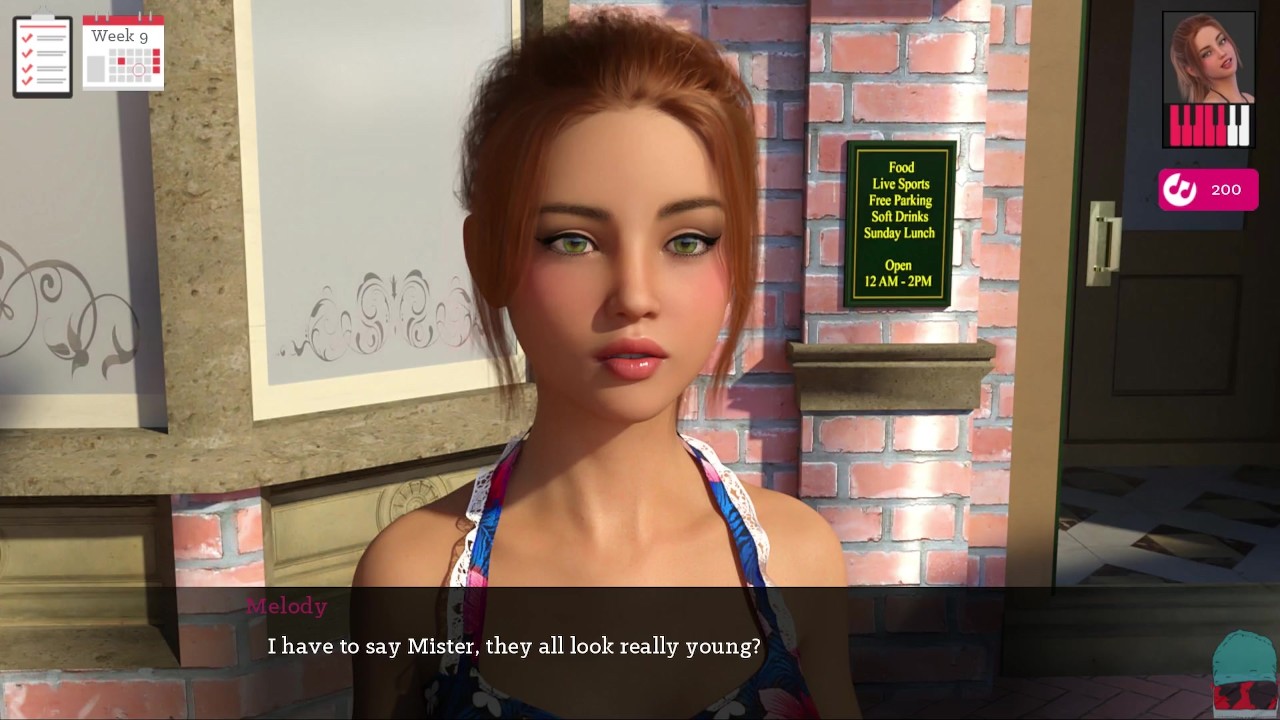Open the red piano keys icon
The image size is (1280, 720).
[x=1209, y=126]
